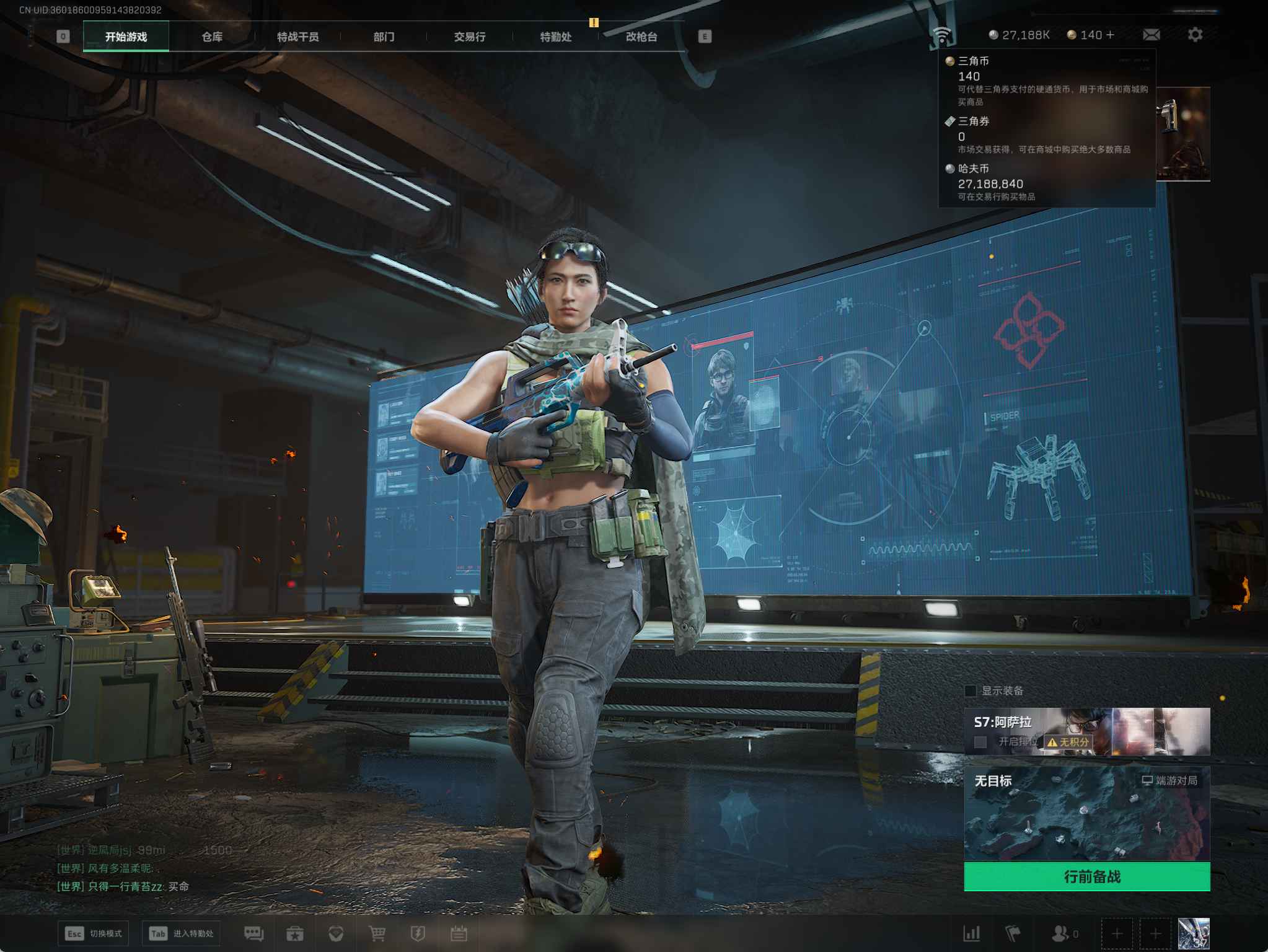Open the 交易行 trading house tab

(x=469, y=37)
